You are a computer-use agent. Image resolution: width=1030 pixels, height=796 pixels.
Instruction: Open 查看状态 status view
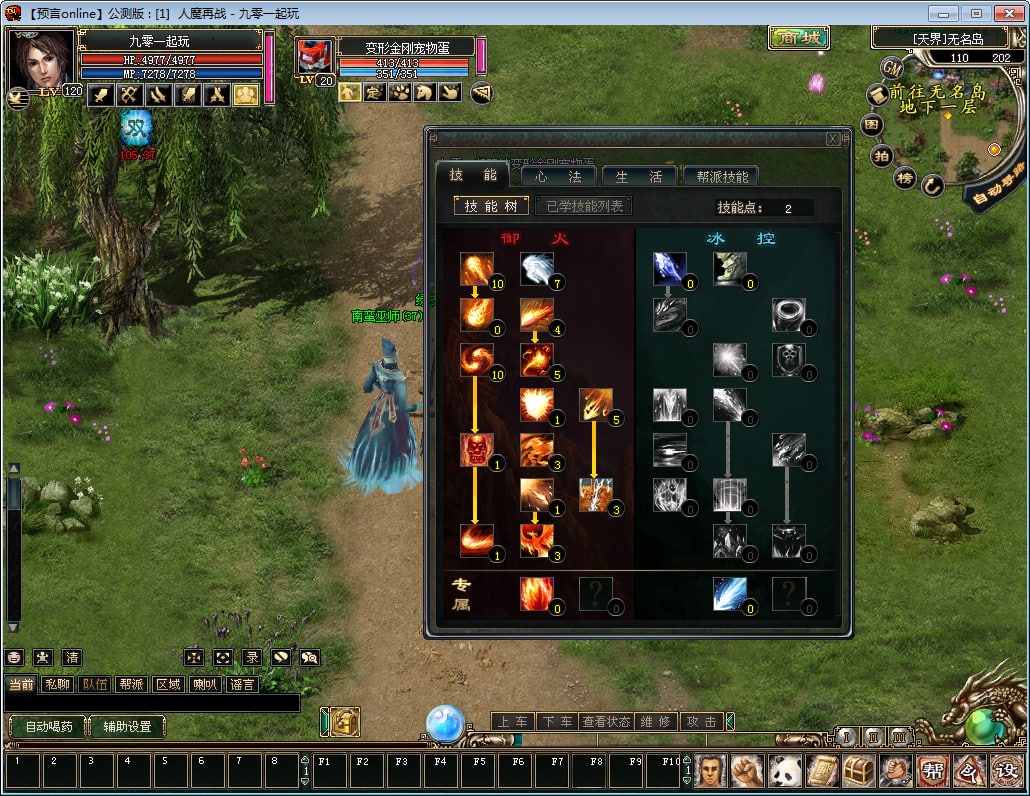[x=606, y=721]
